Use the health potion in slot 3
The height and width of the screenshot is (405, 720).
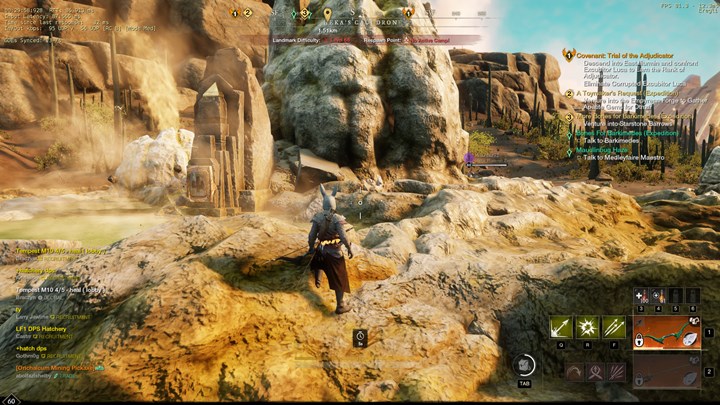642,296
